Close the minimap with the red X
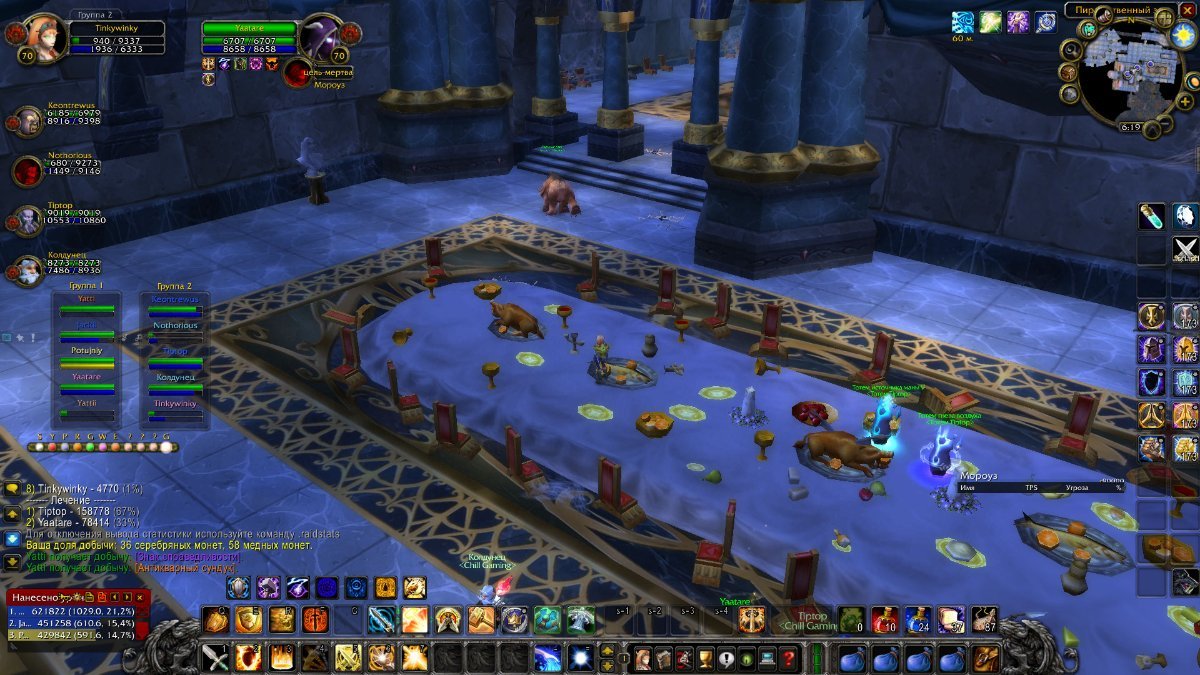1200x675 pixels. coord(1187,10)
